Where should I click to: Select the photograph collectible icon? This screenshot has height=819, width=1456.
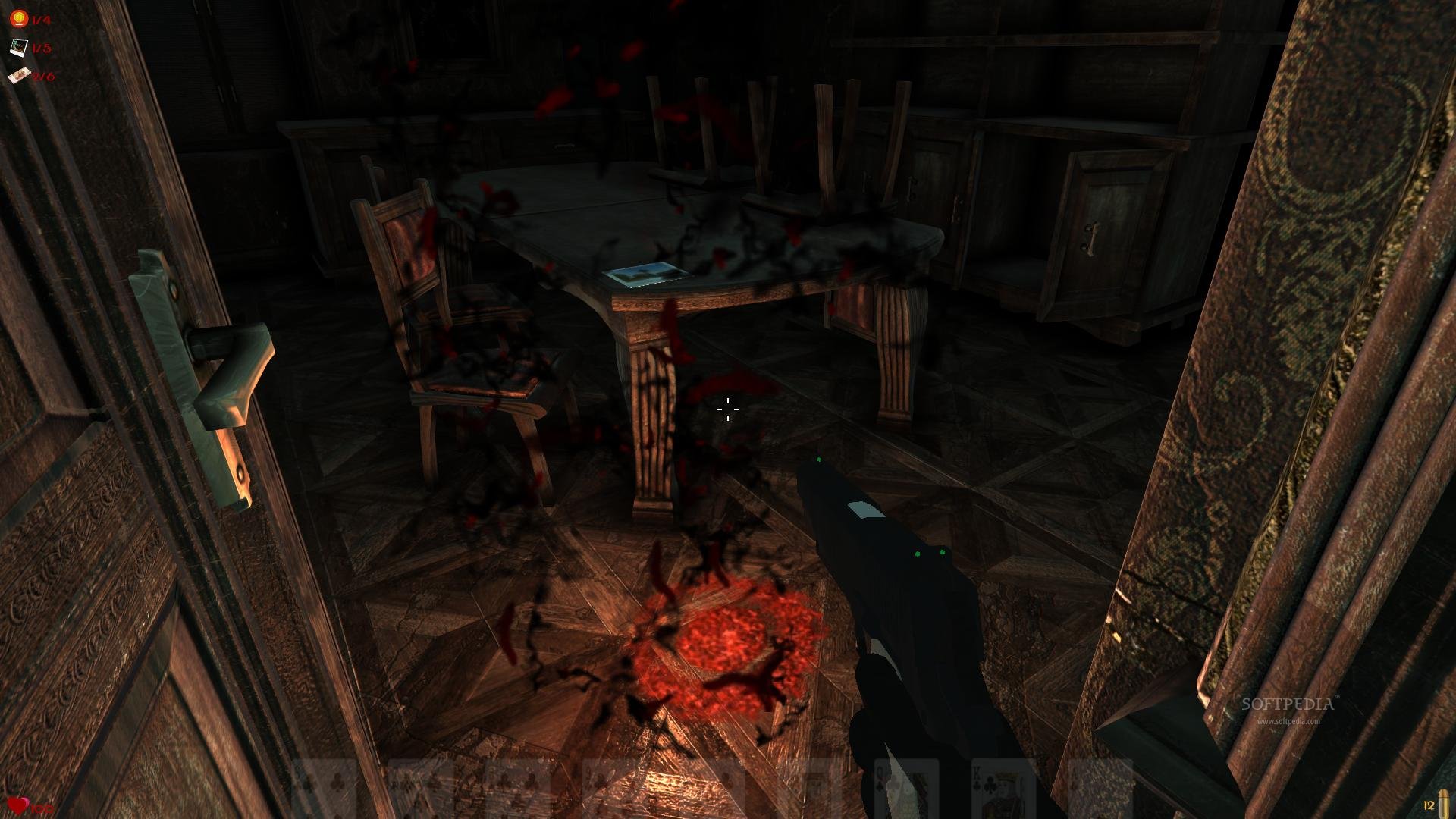[x=18, y=48]
